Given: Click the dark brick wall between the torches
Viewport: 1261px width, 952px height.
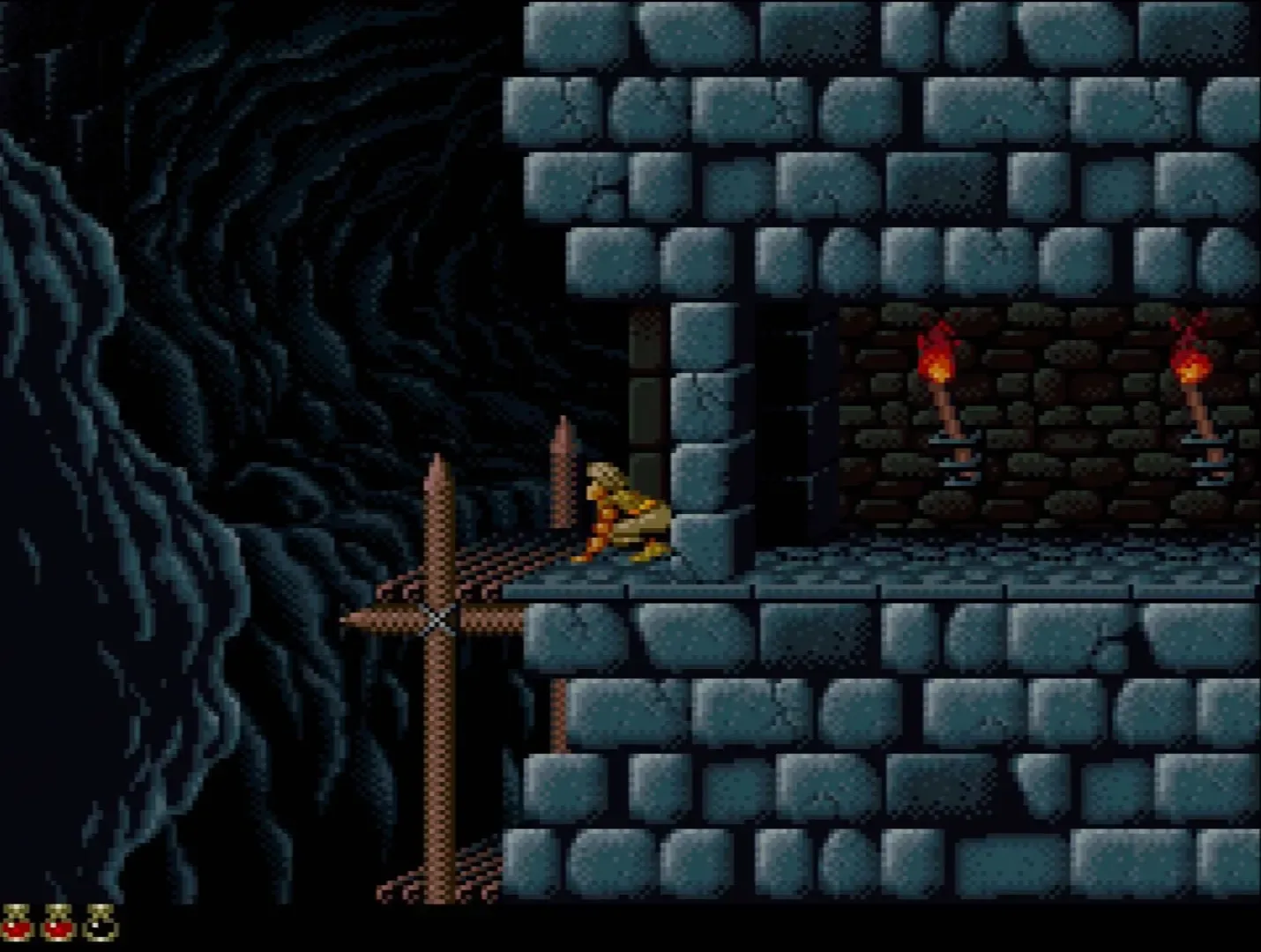Looking at the screenshot, I should (1067, 414).
